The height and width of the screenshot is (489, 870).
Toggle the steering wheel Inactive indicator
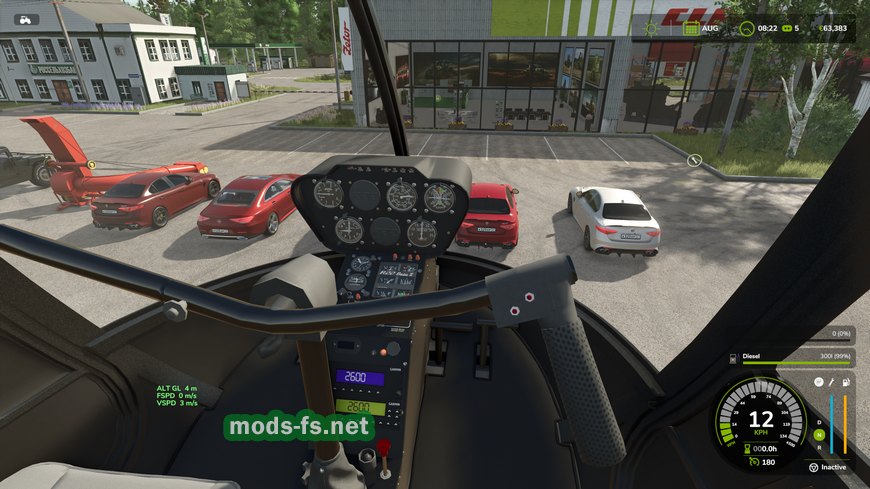click(813, 467)
